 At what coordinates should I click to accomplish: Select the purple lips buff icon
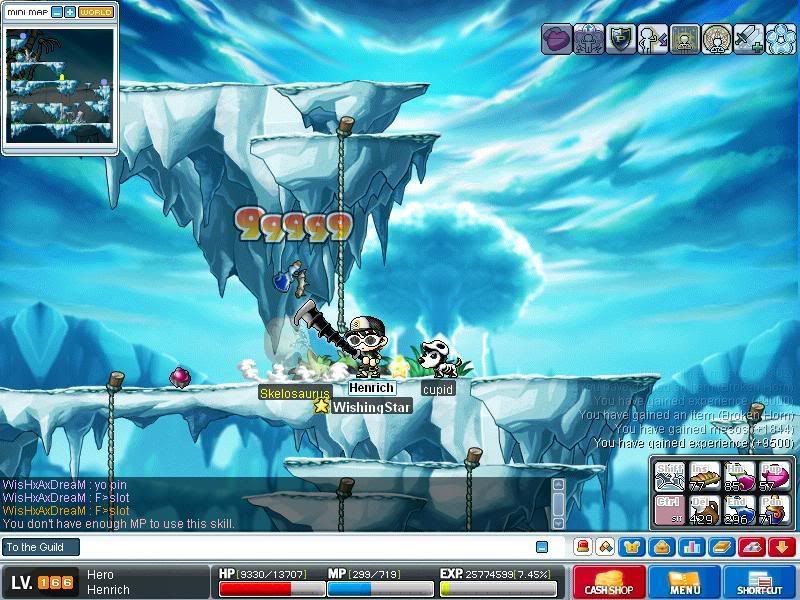(x=557, y=39)
